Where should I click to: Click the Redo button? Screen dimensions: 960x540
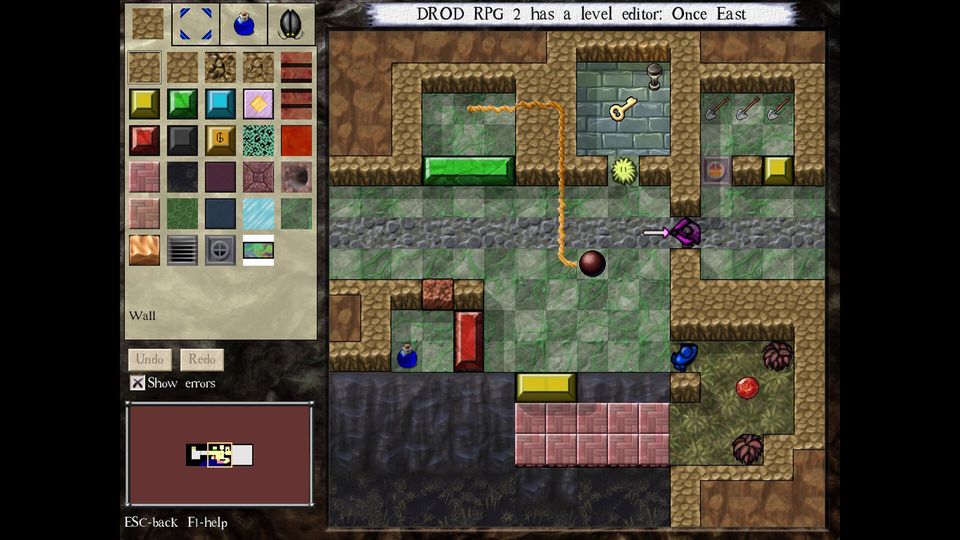202,359
